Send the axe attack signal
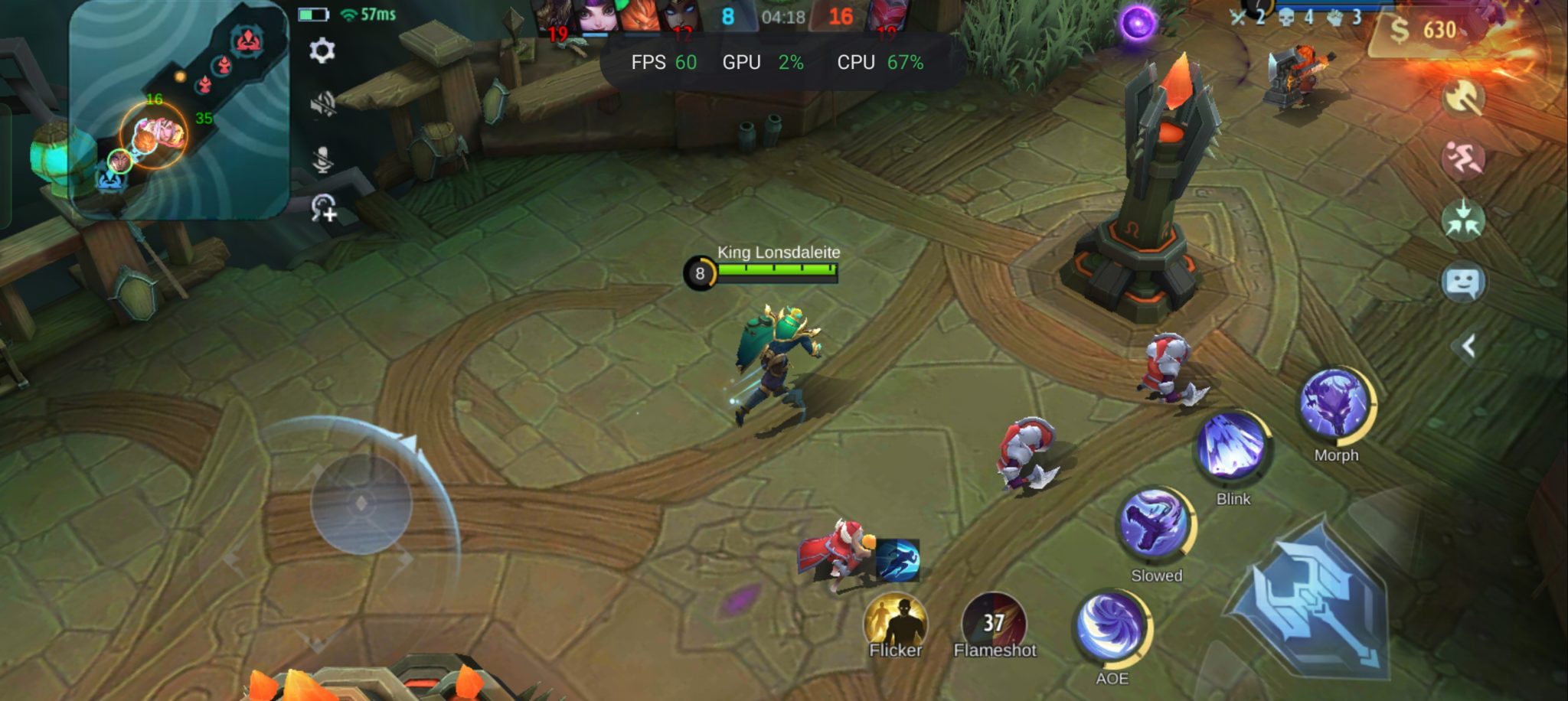 pos(1463,98)
